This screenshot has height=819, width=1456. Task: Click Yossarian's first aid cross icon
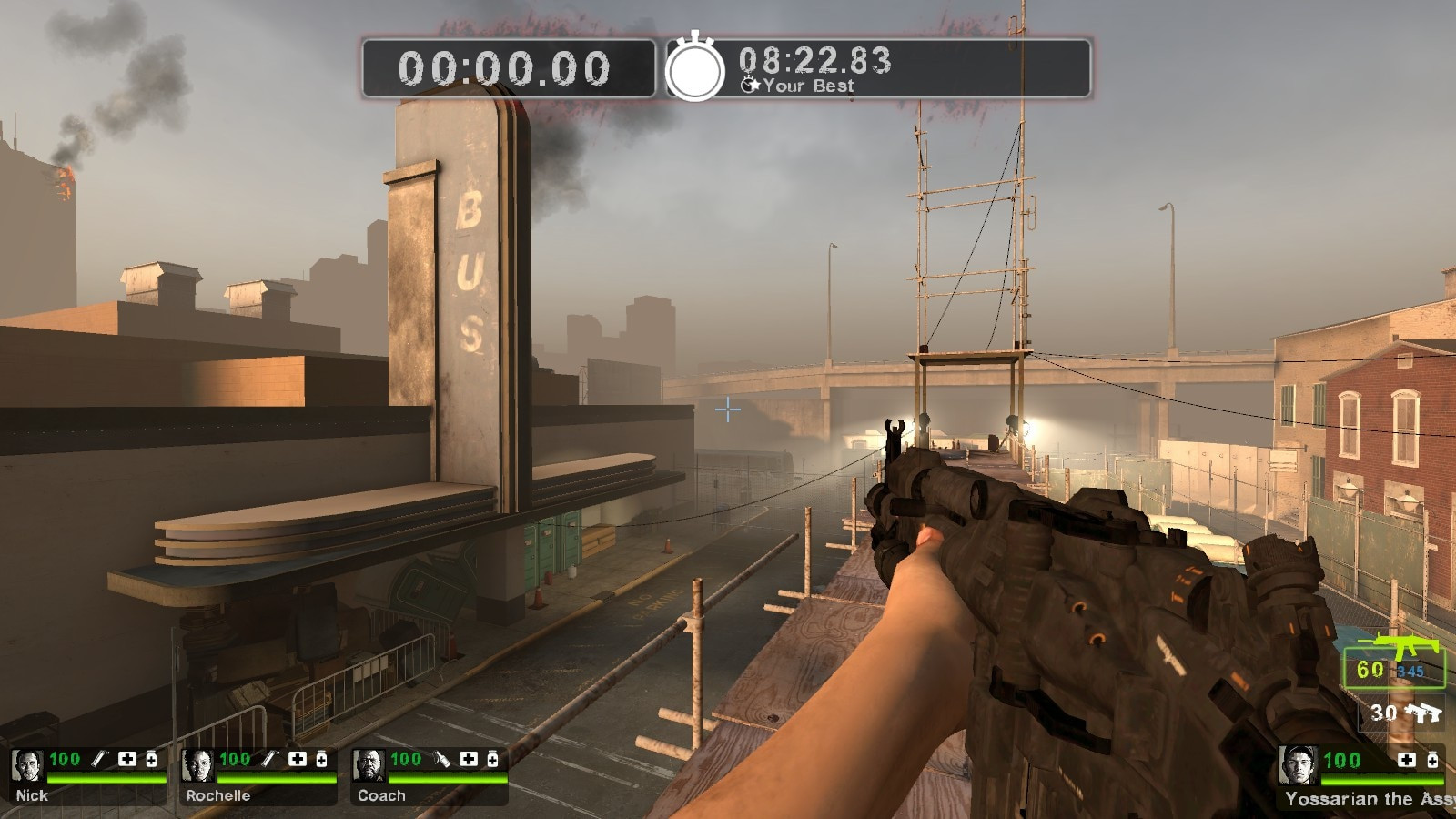tap(1407, 761)
